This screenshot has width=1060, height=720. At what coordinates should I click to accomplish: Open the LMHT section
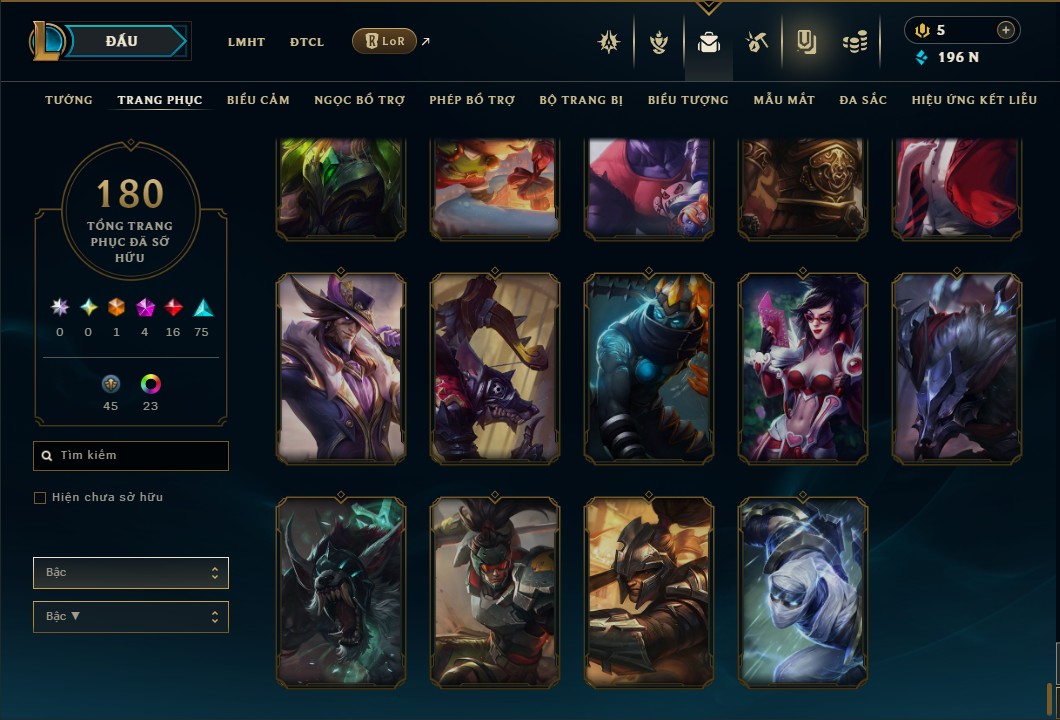coord(246,42)
